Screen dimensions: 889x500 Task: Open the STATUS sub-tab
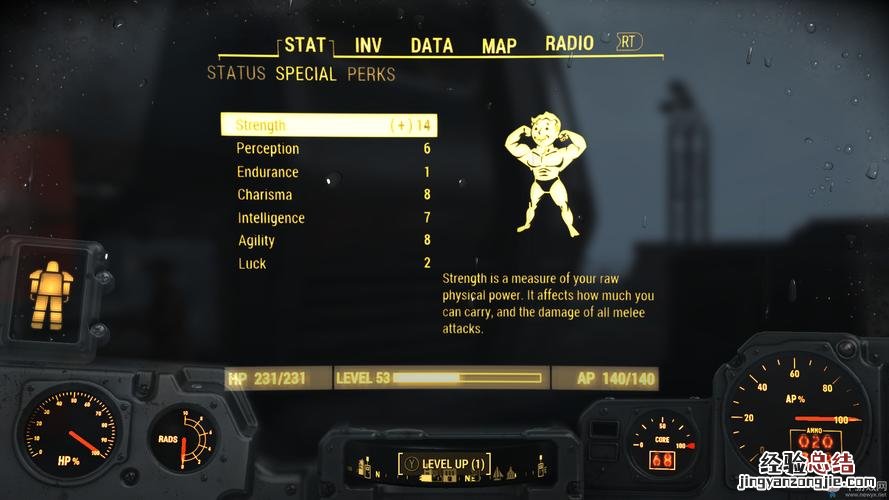[236, 74]
